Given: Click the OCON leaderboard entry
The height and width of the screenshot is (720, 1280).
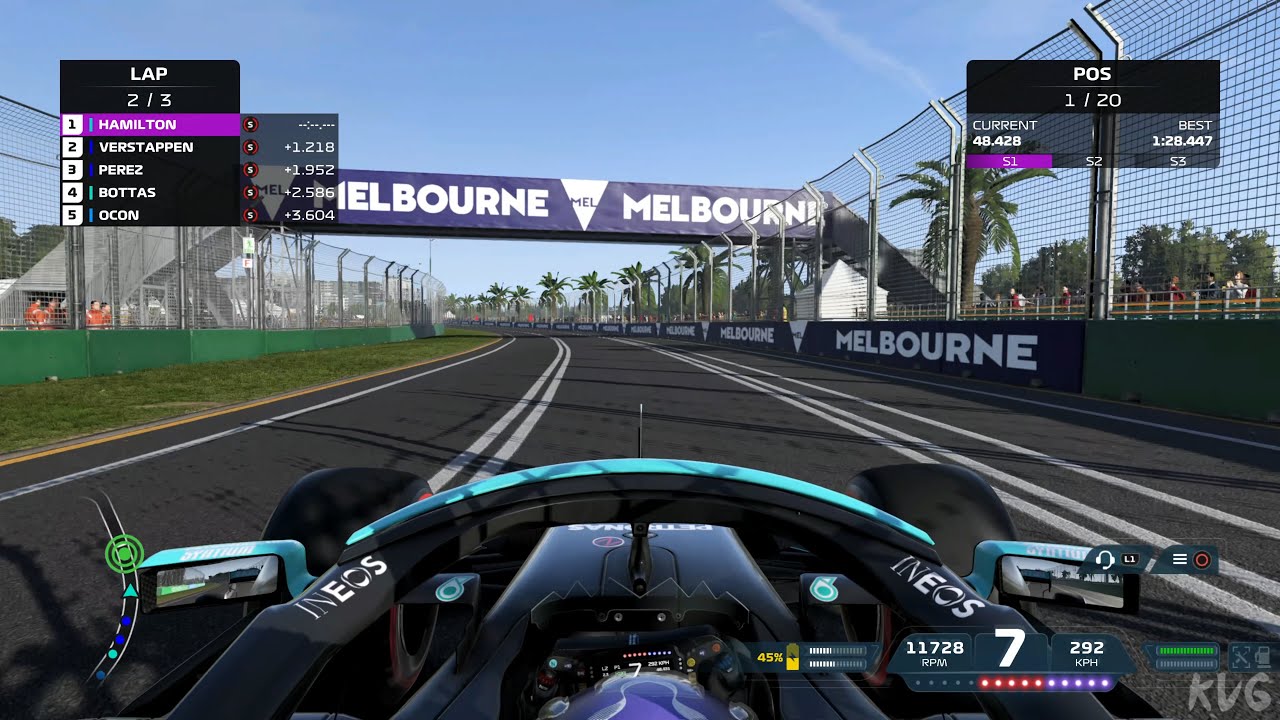Looking at the screenshot, I should 120,215.
